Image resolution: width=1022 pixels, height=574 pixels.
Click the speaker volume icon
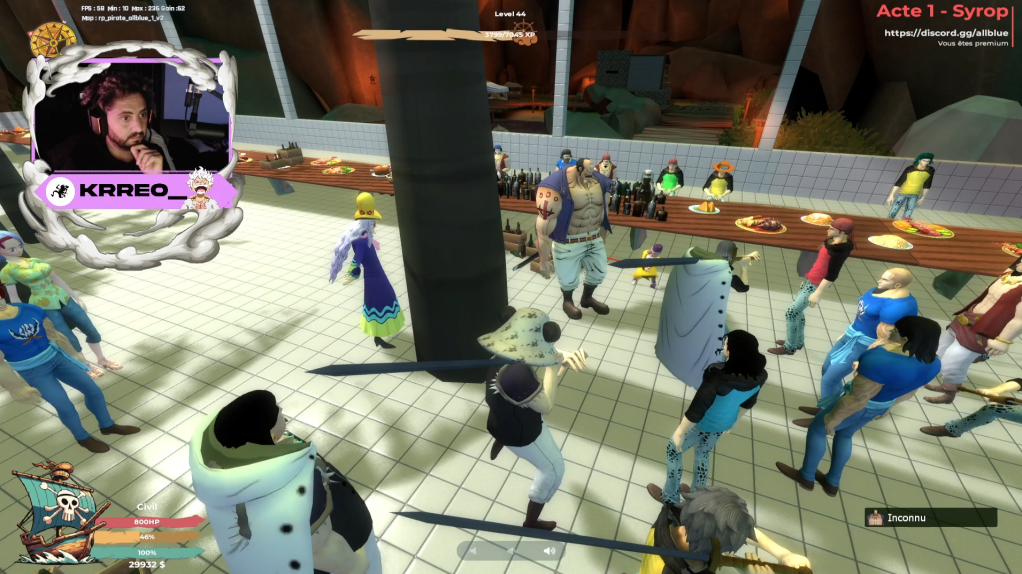tap(549, 551)
